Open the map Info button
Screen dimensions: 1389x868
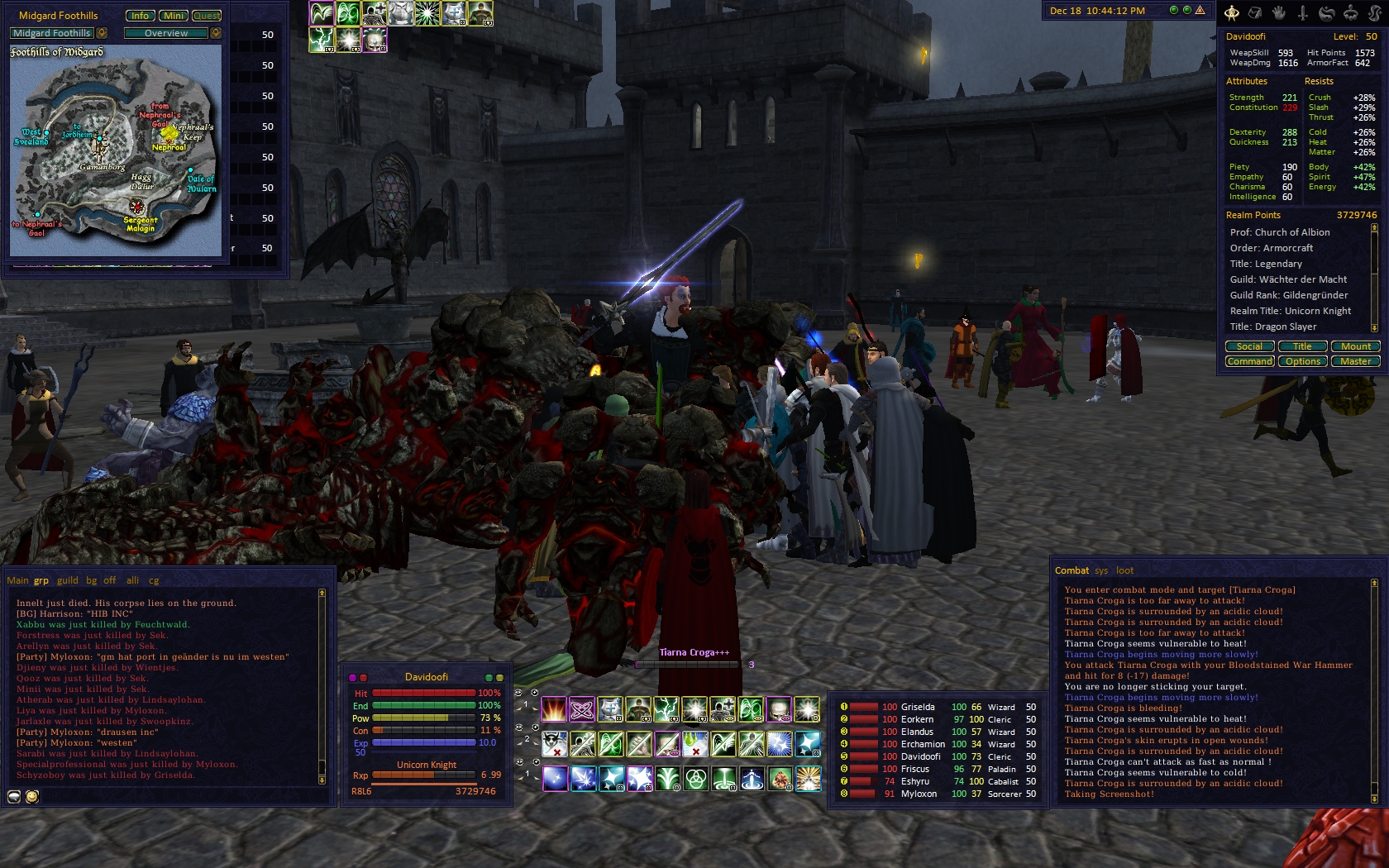click(140, 16)
